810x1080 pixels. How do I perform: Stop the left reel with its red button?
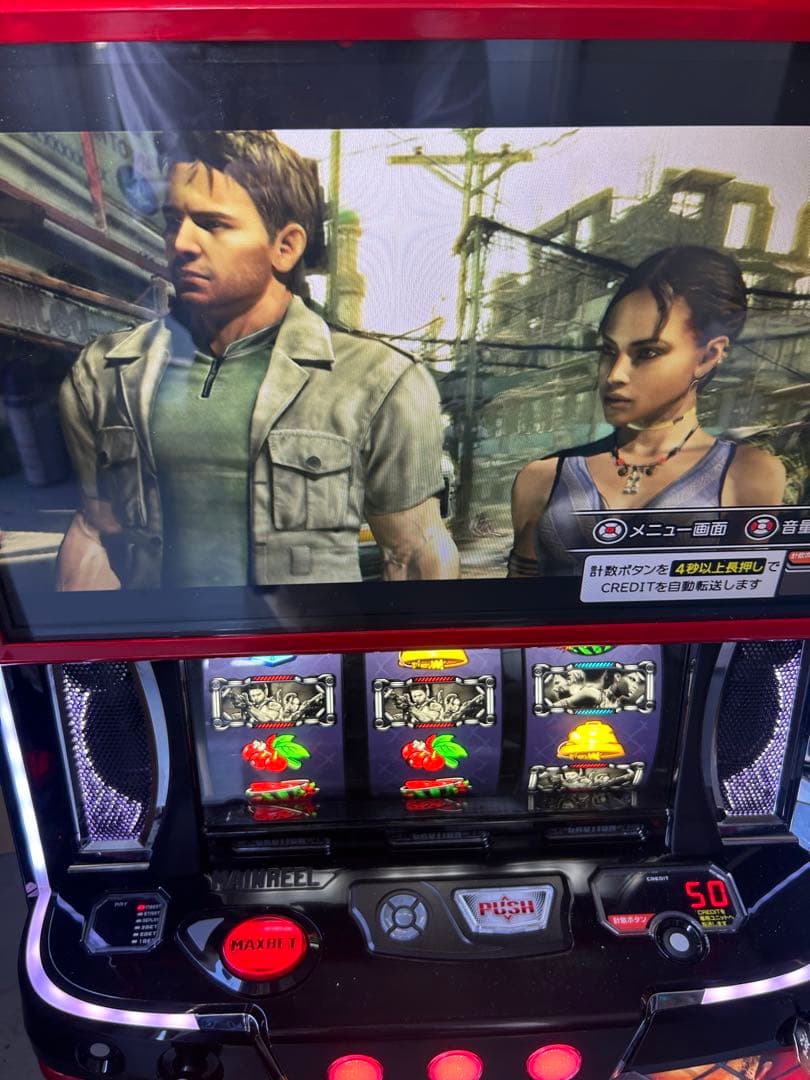pyautogui.click(x=355, y=1068)
